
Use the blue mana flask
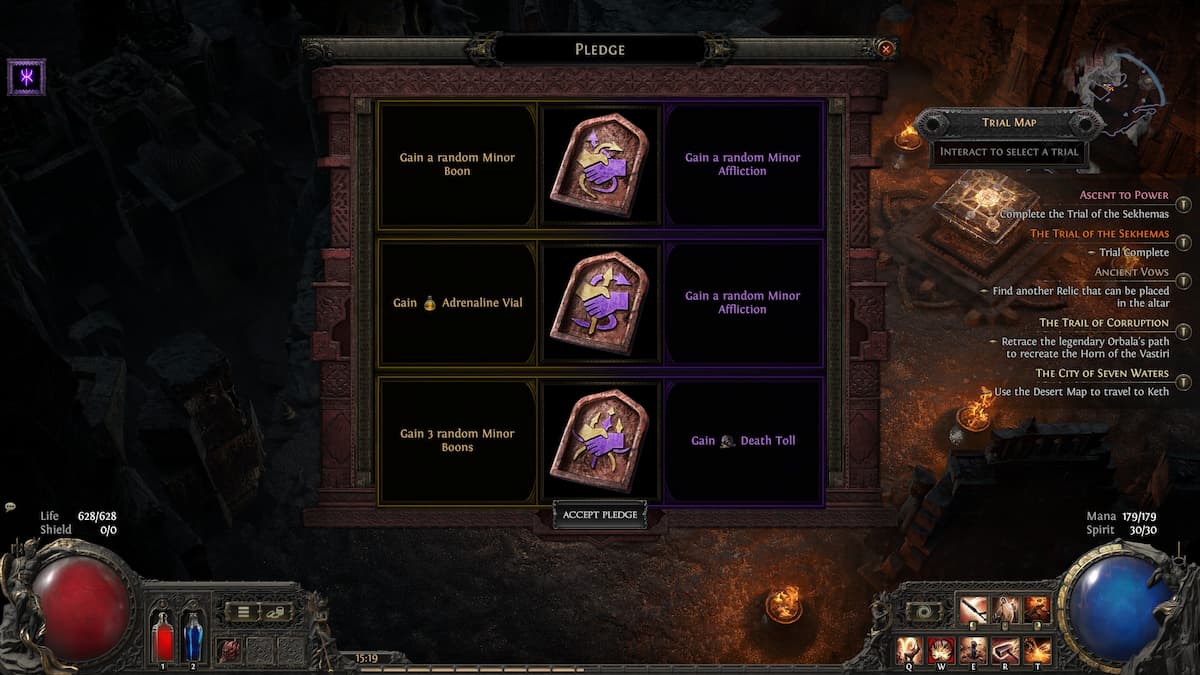tap(192, 637)
